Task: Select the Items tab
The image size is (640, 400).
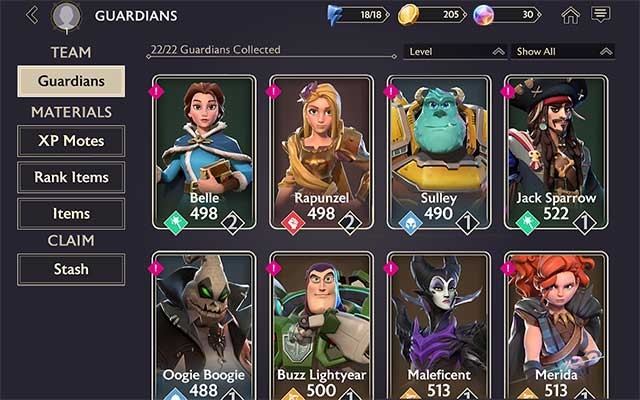Action: [71, 213]
